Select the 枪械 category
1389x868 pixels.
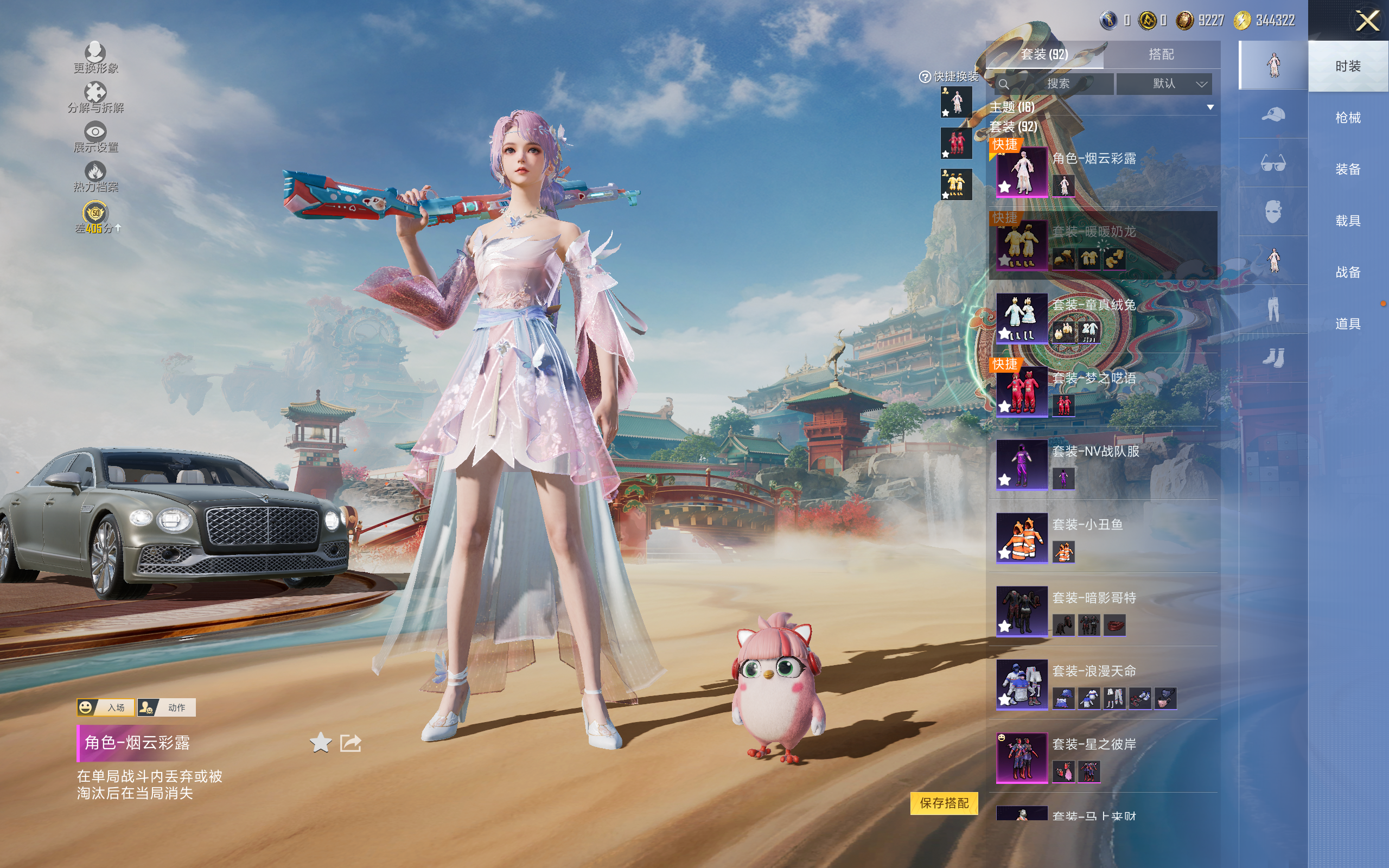coord(1347,118)
